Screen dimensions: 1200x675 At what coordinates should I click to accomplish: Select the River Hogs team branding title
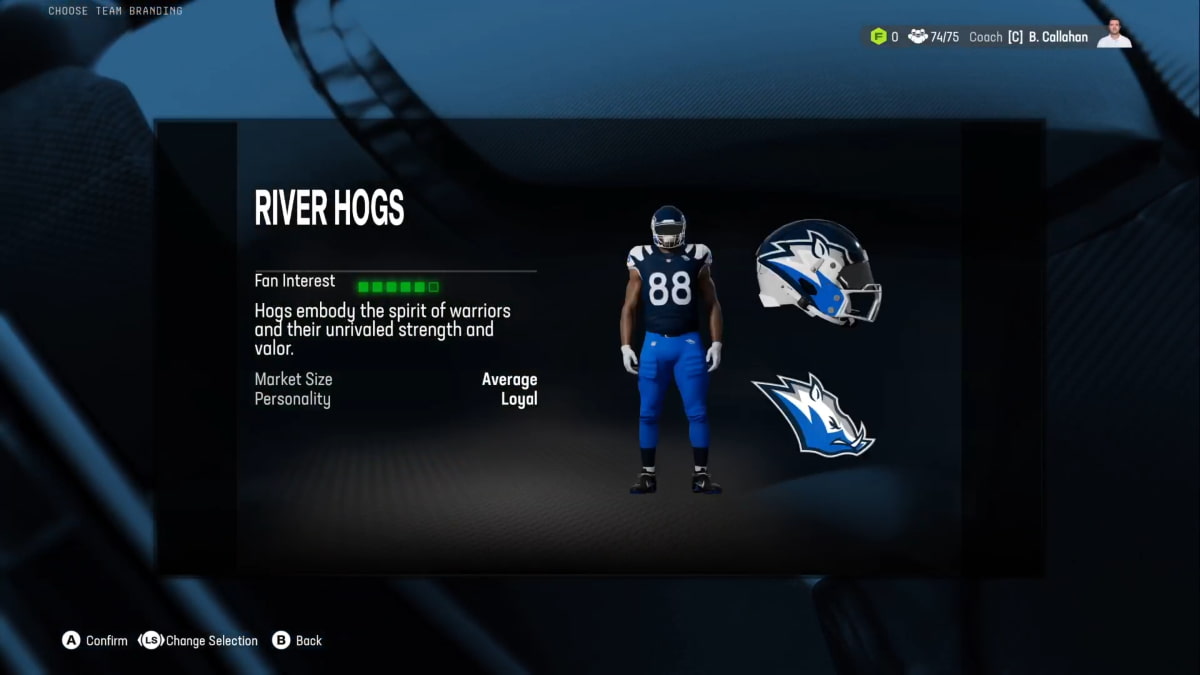coord(329,208)
